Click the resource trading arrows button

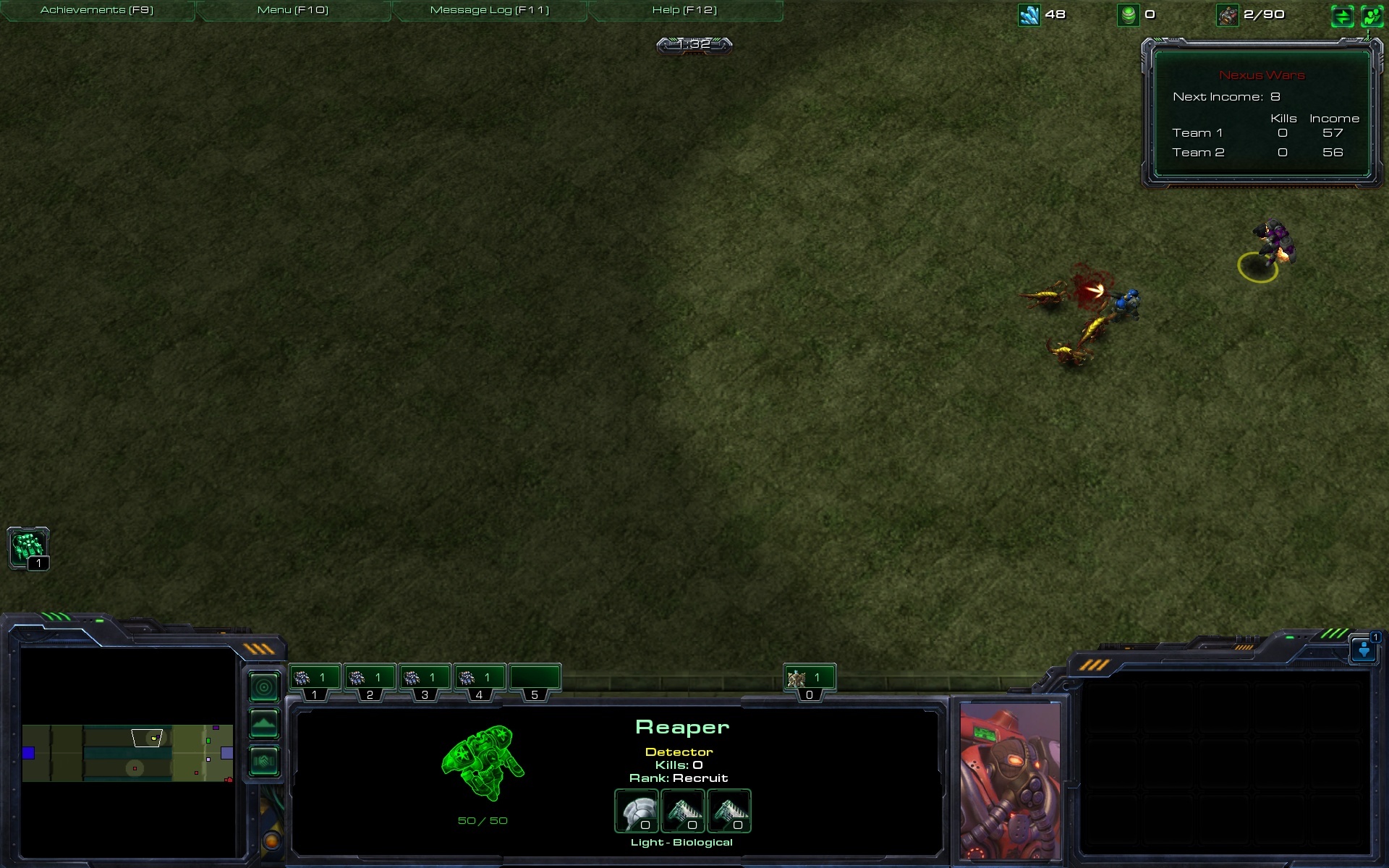coord(1342,16)
